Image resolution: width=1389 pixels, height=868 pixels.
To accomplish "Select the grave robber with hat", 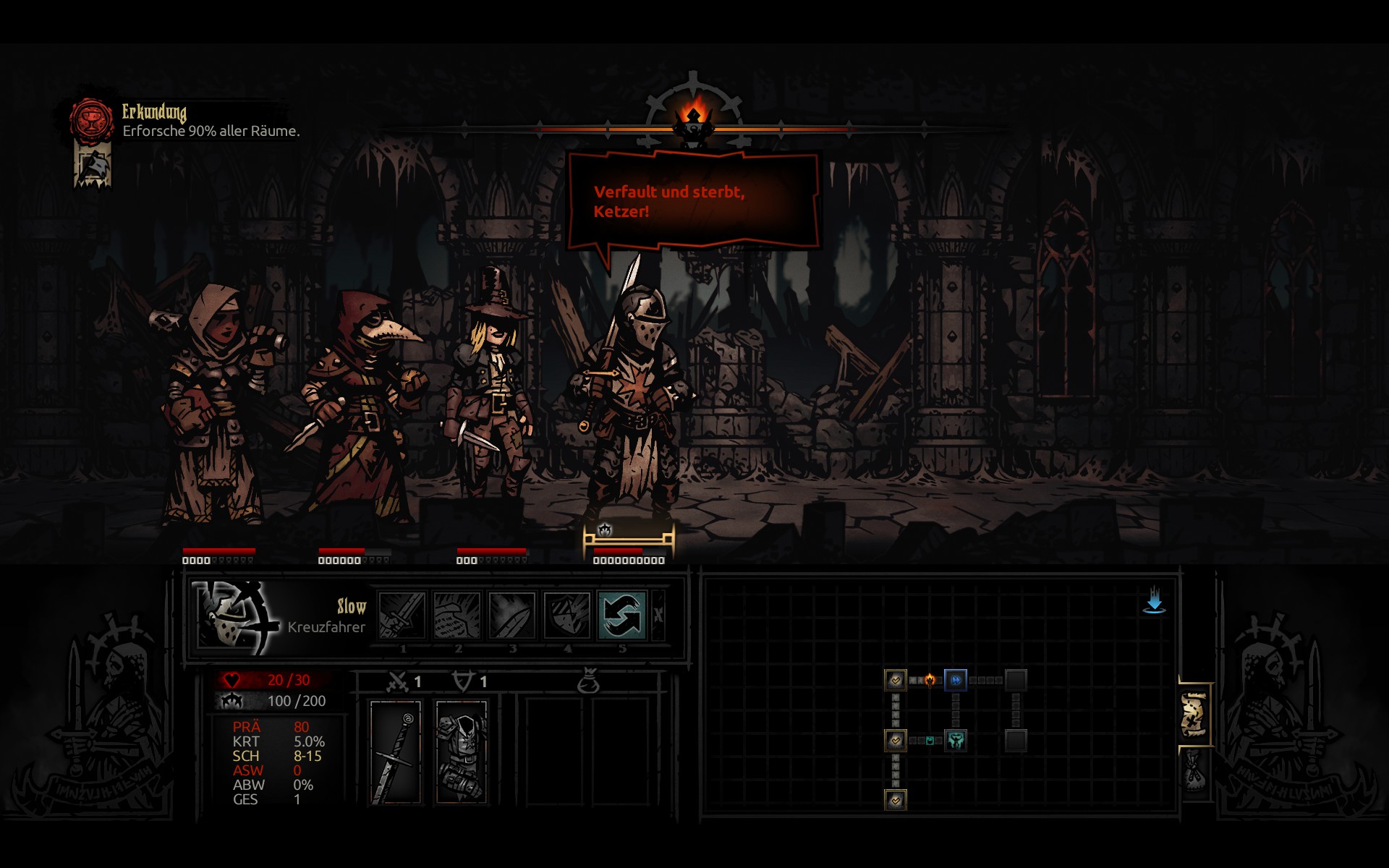I will pos(492,391).
